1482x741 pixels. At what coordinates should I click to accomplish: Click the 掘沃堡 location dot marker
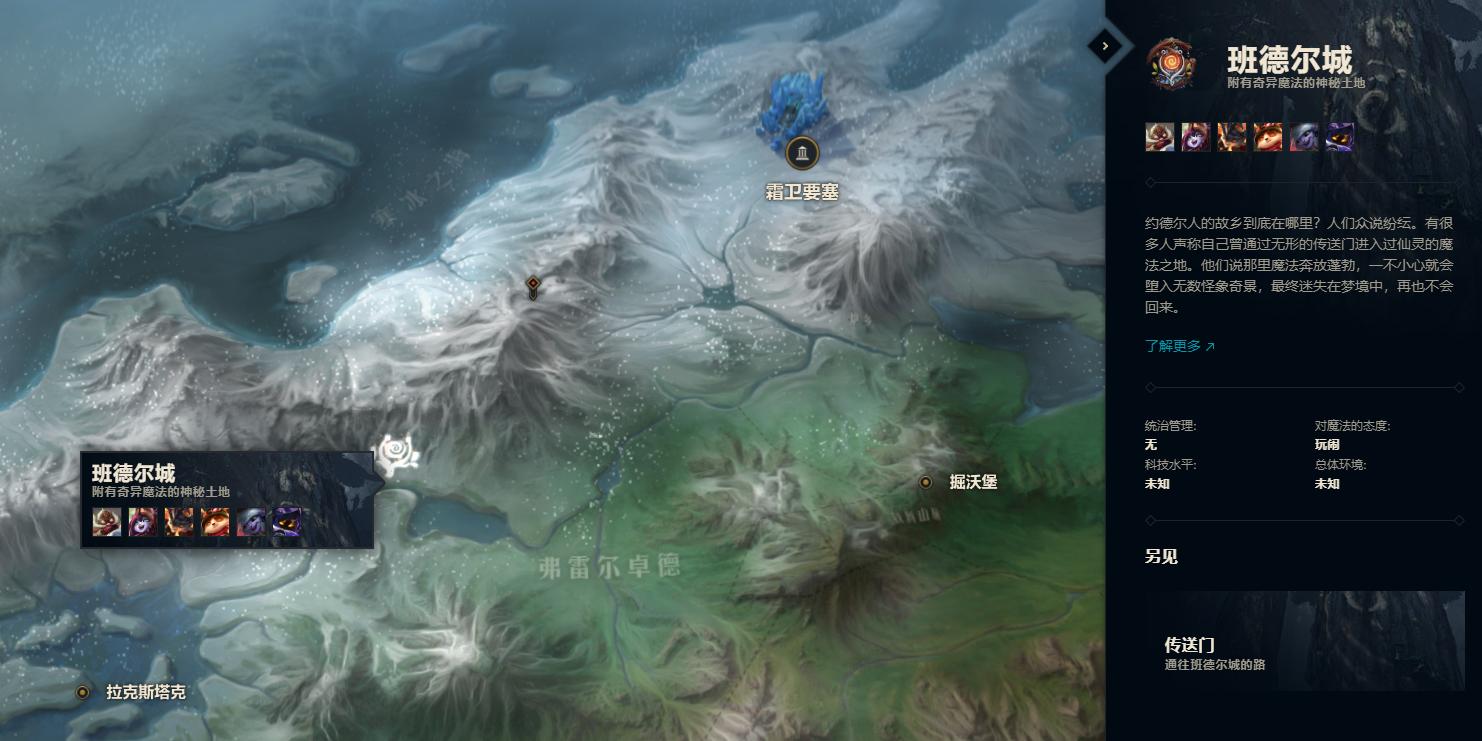(925, 481)
